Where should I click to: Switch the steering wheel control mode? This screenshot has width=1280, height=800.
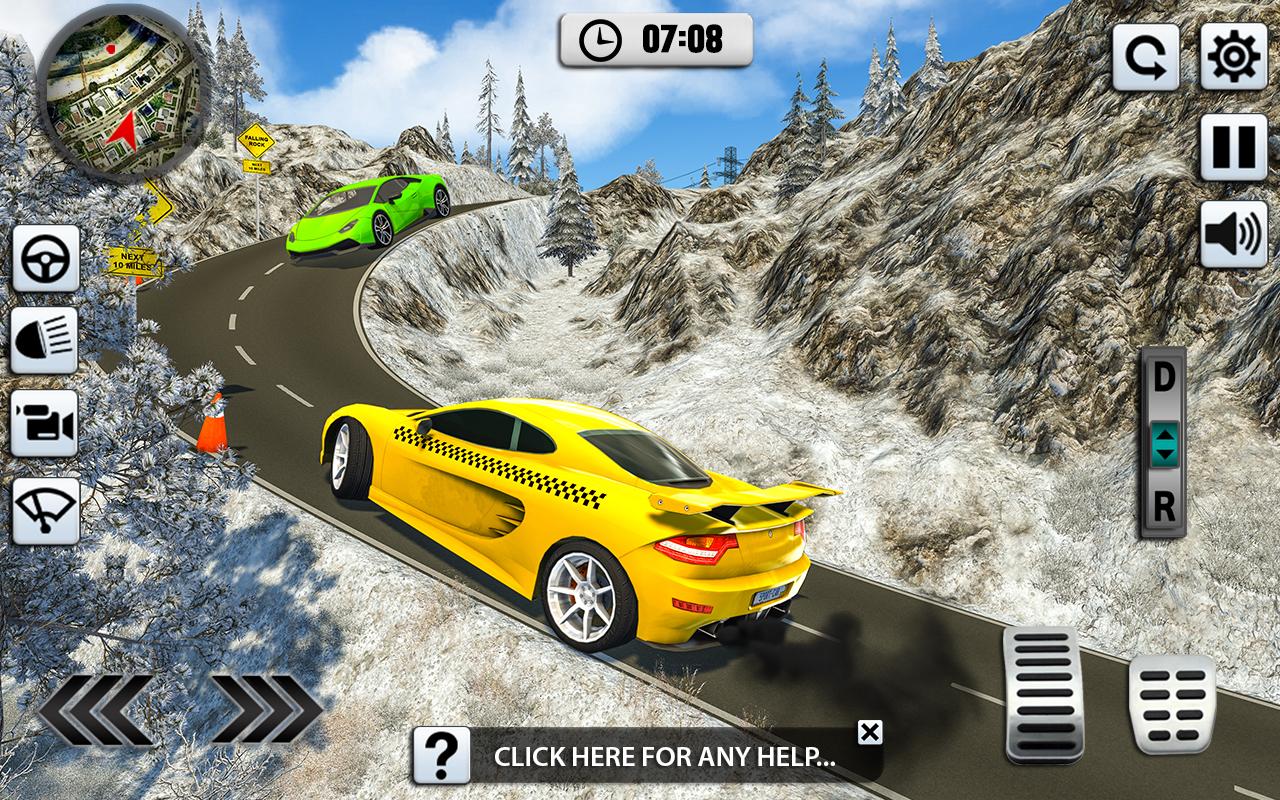[x=46, y=259]
